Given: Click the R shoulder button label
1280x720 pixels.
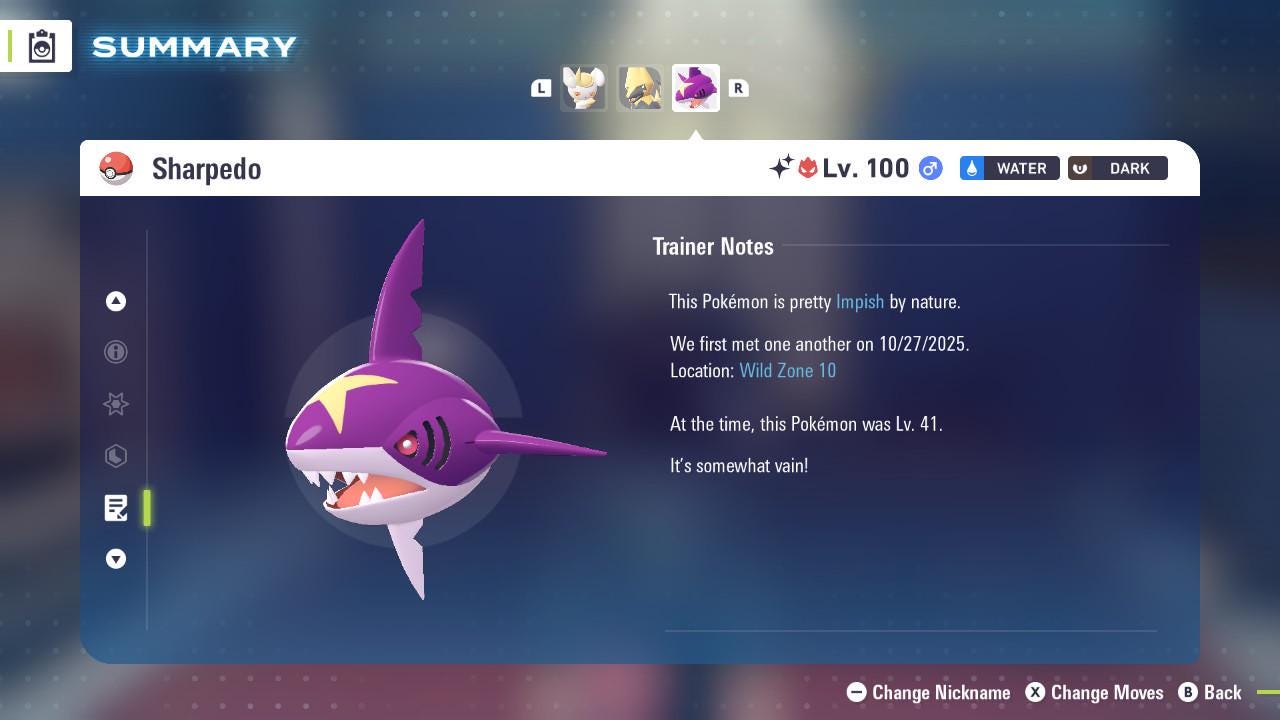Looking at the screenshot, I should pos(738,88).
